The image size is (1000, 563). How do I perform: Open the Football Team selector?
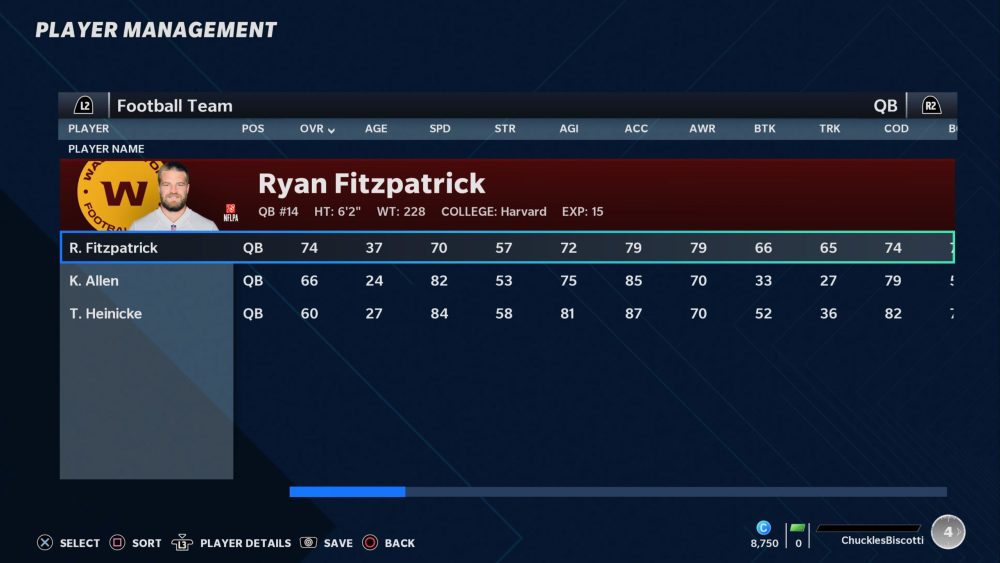click(x=174, y=106)
